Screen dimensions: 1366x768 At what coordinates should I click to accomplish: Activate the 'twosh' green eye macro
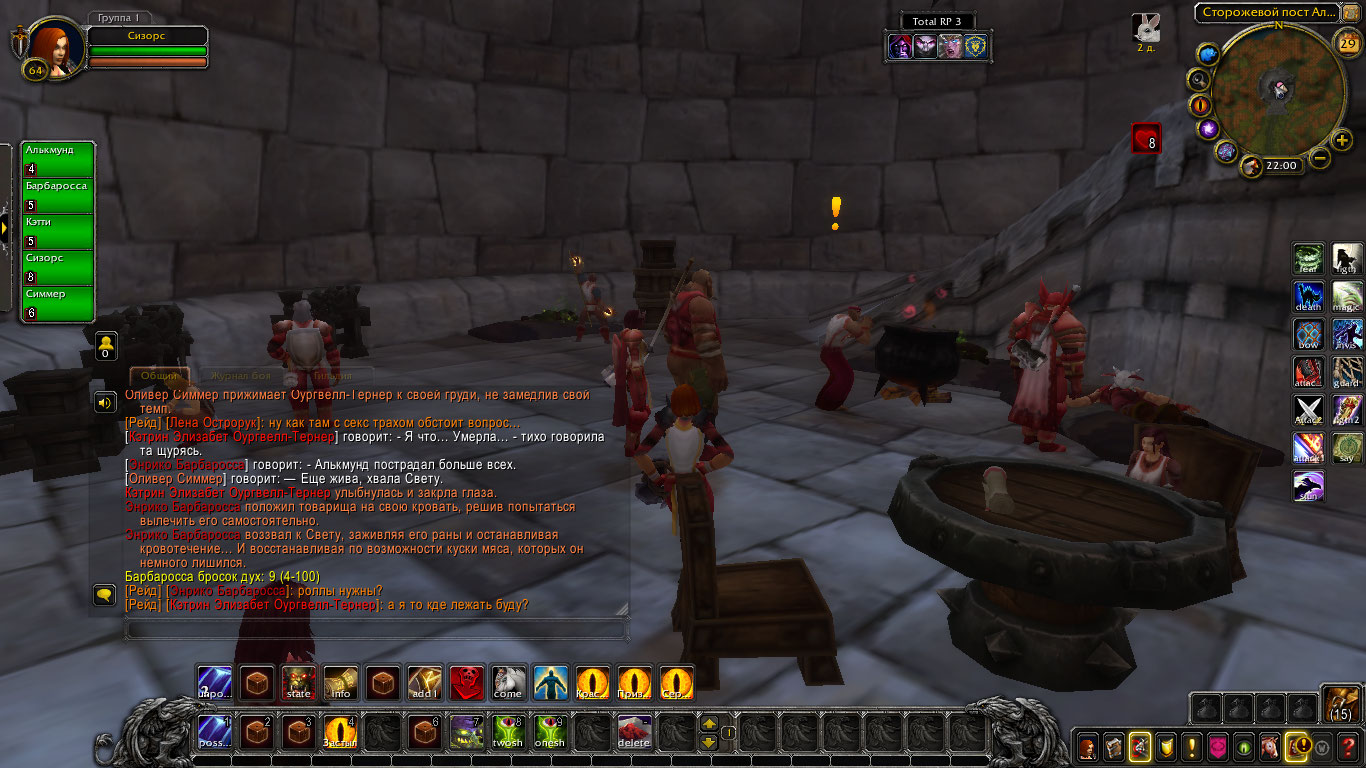508,732
